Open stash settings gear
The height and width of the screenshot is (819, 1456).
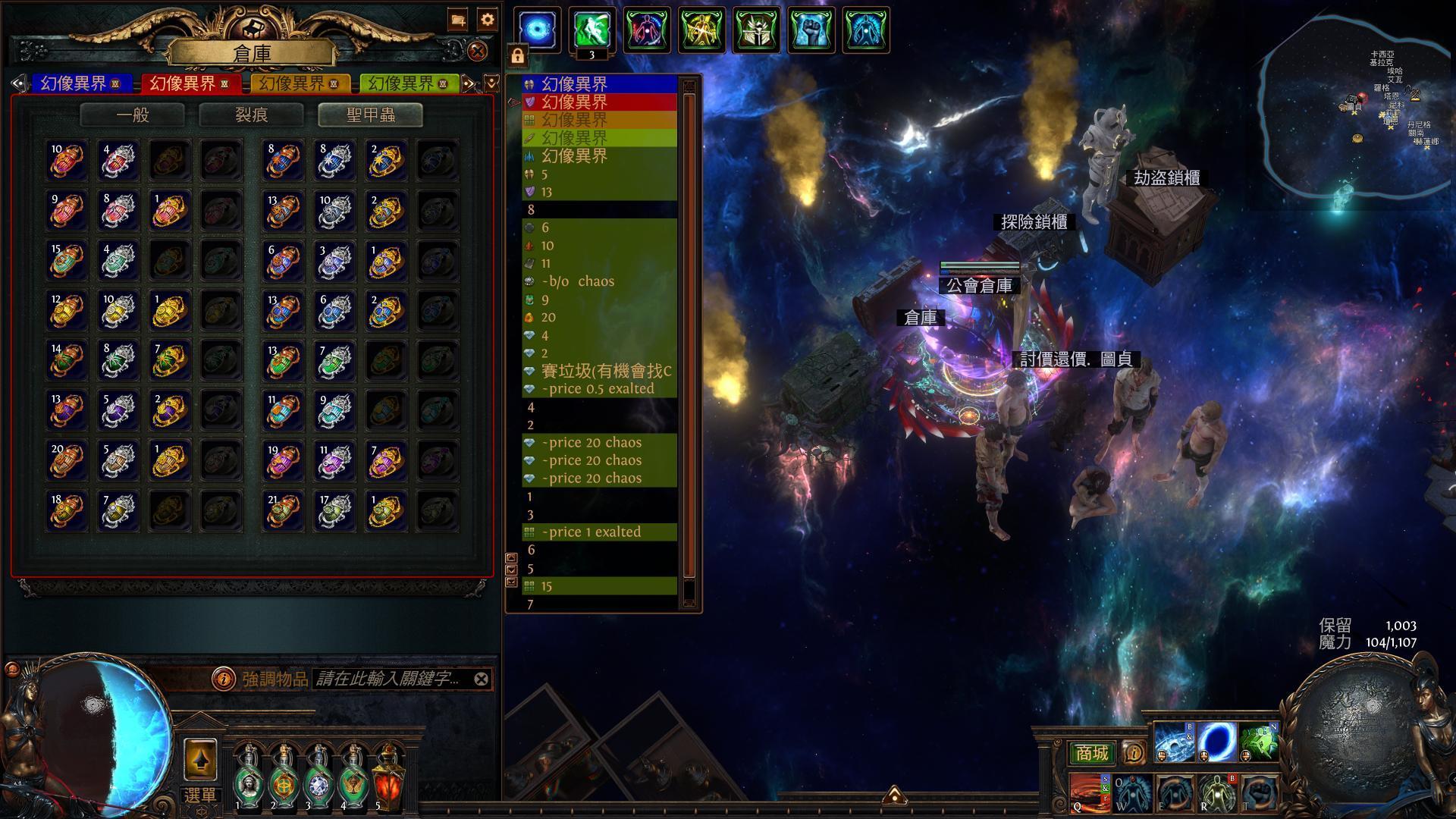(488, 20)
